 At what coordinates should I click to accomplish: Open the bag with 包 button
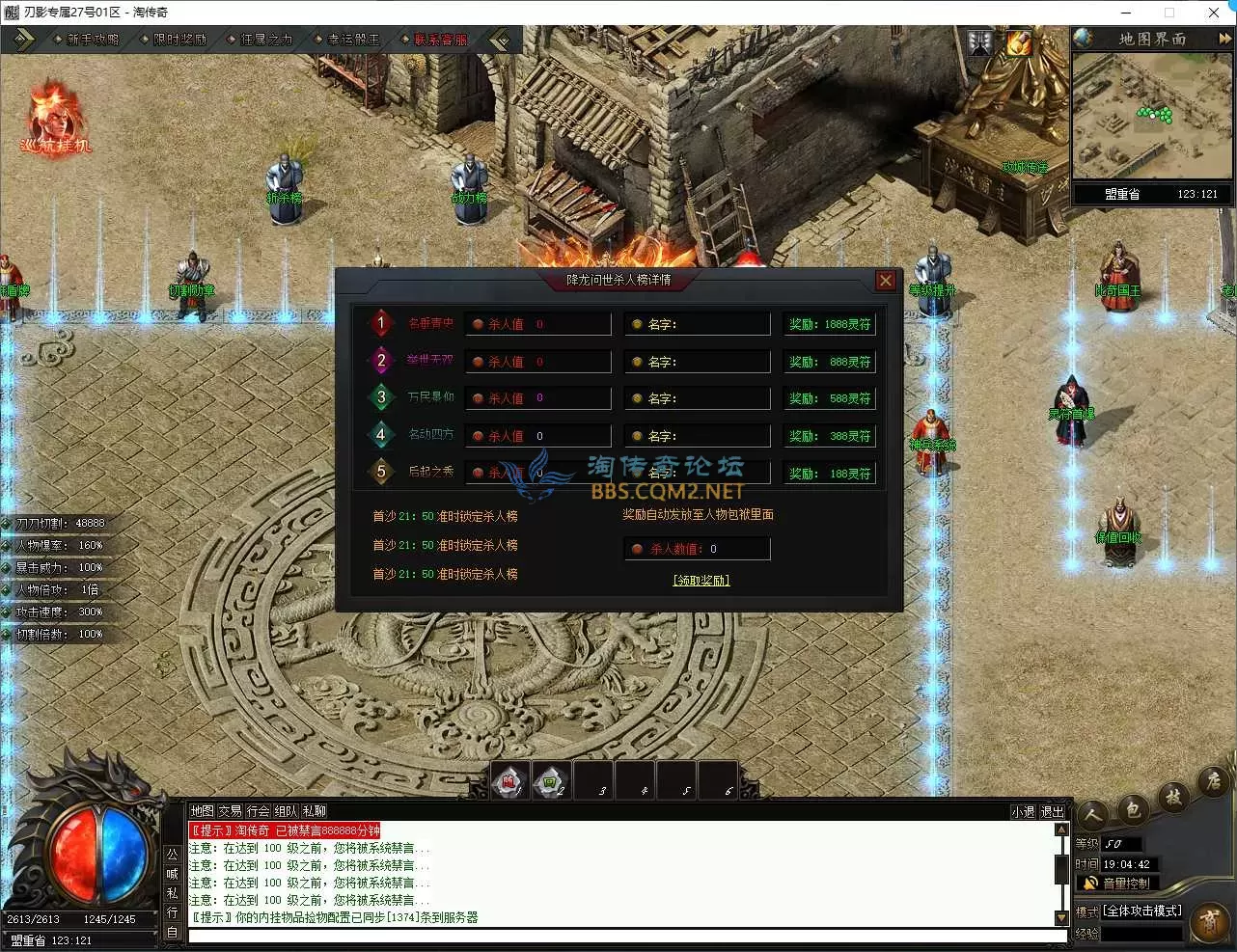tap(1133, 809)
